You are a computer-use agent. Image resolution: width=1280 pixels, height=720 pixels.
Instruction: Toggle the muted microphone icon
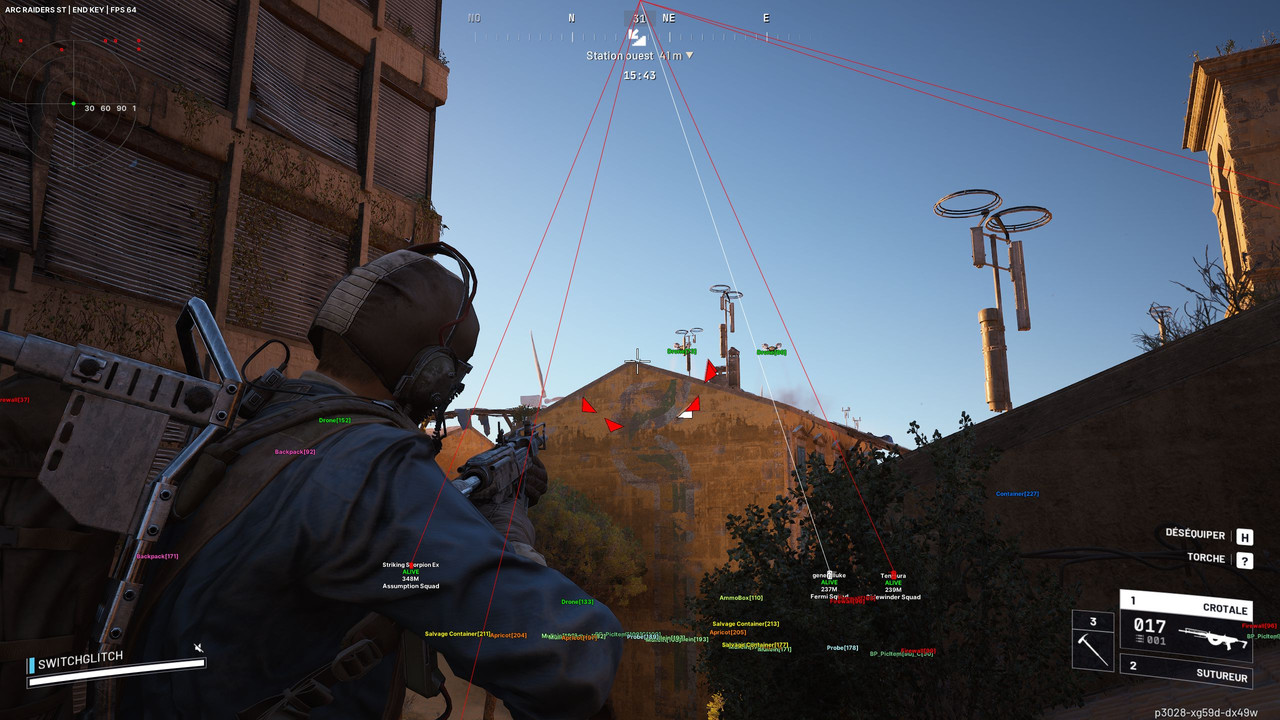199,648
